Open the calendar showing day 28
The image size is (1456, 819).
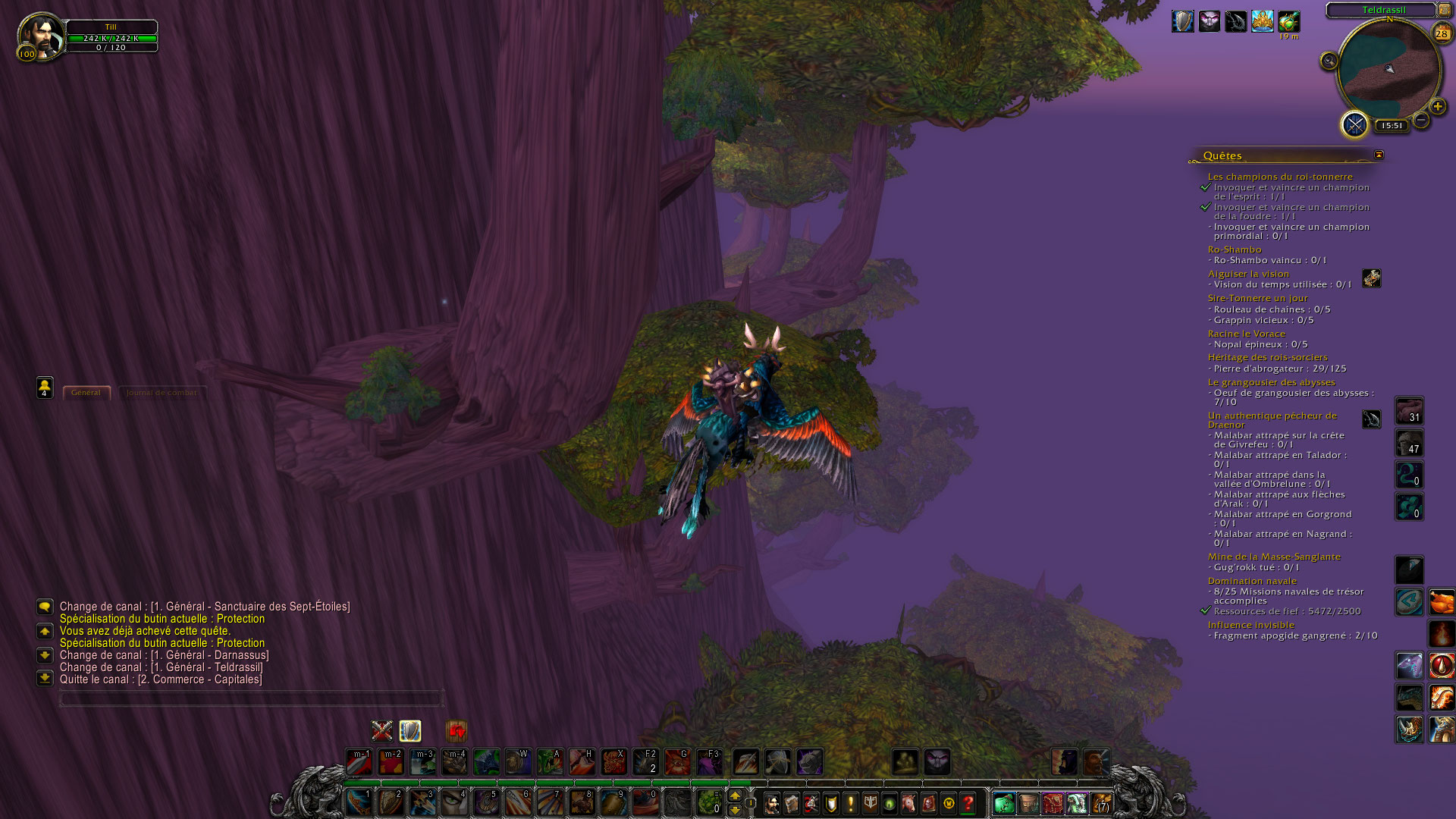(x=1442, y=33)
